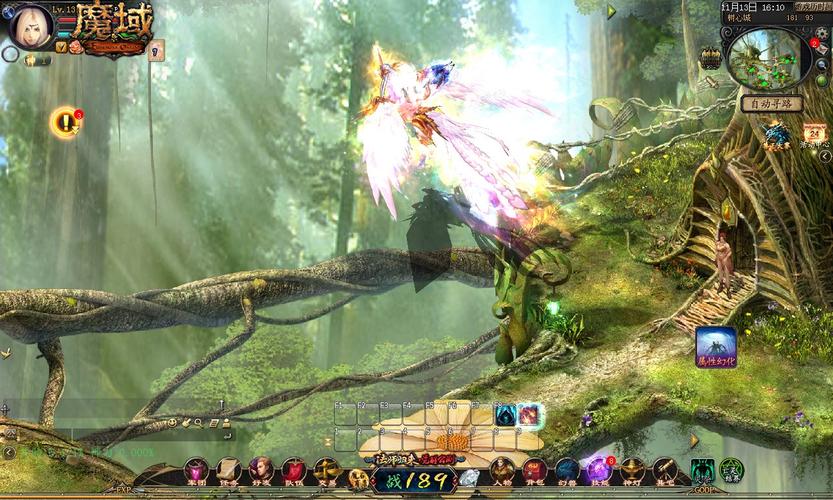Image resolution: width=833 pixels, height=500 pixels.
Task: Open the 活动中心 calendar icon
Action: coord(814,134)
